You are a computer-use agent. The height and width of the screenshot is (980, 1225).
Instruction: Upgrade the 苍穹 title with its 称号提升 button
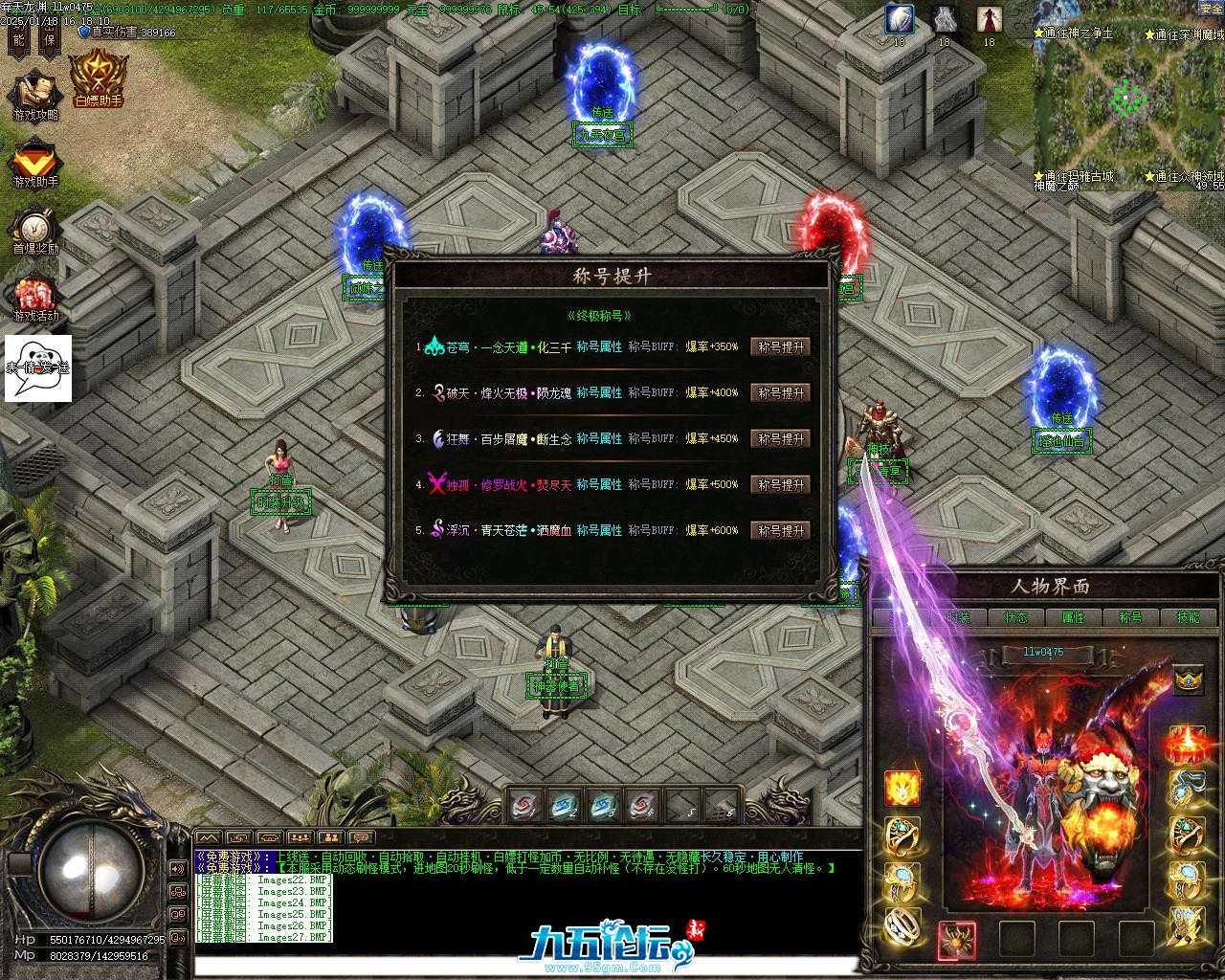[781, 347]
